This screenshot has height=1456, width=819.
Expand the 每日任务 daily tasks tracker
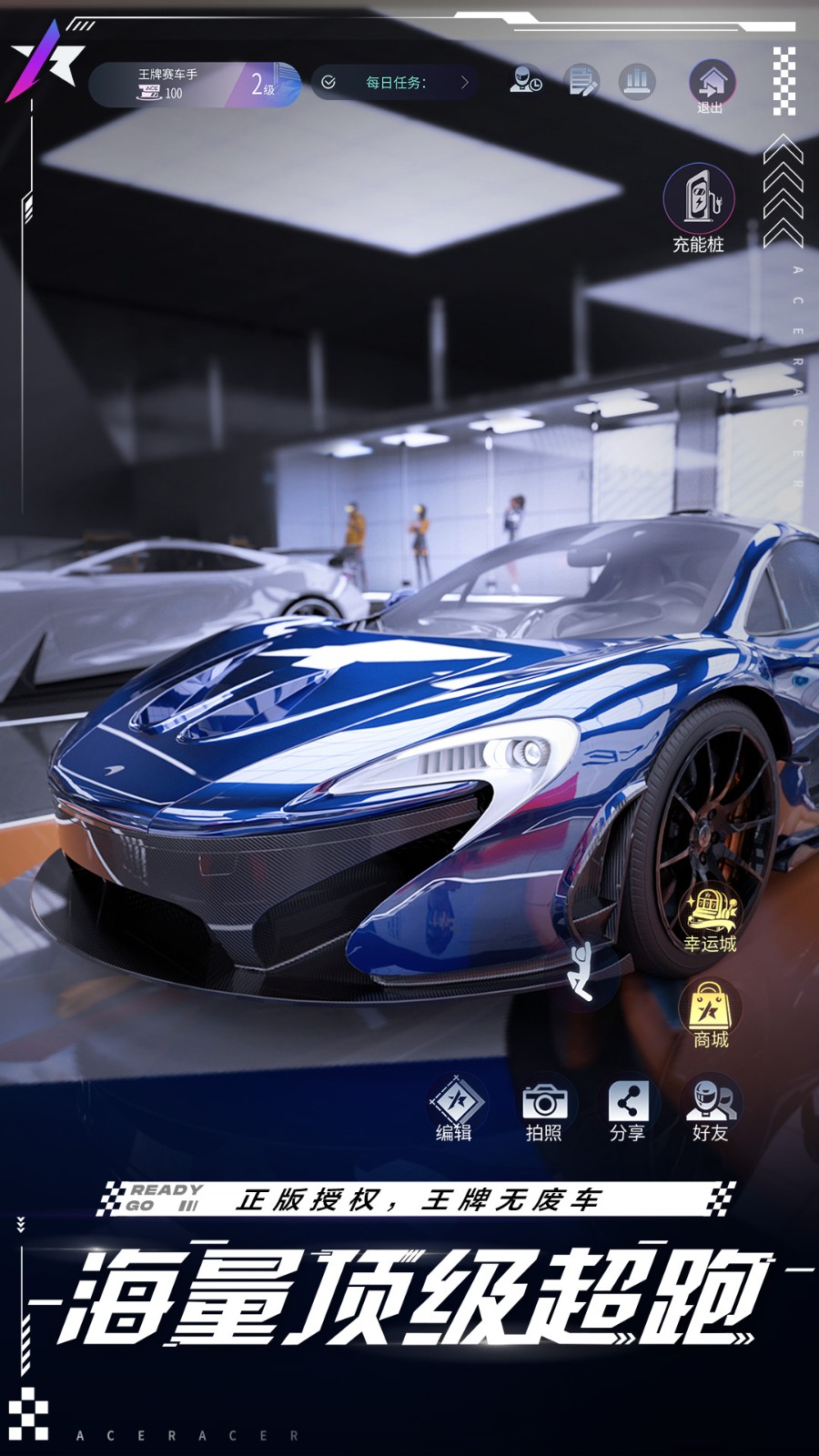point(396,83)
